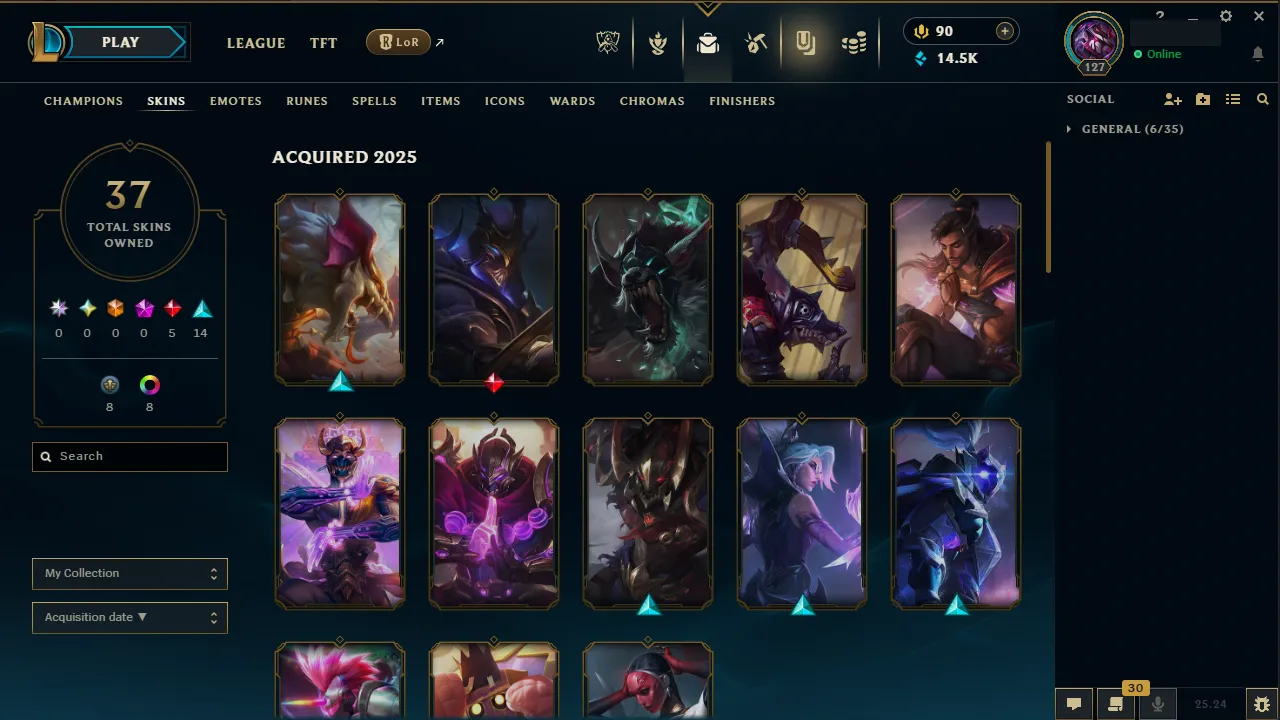This screenshot has width=1280, height=720.
Task: Open the EMOTES tab
Action: (235, 101)
